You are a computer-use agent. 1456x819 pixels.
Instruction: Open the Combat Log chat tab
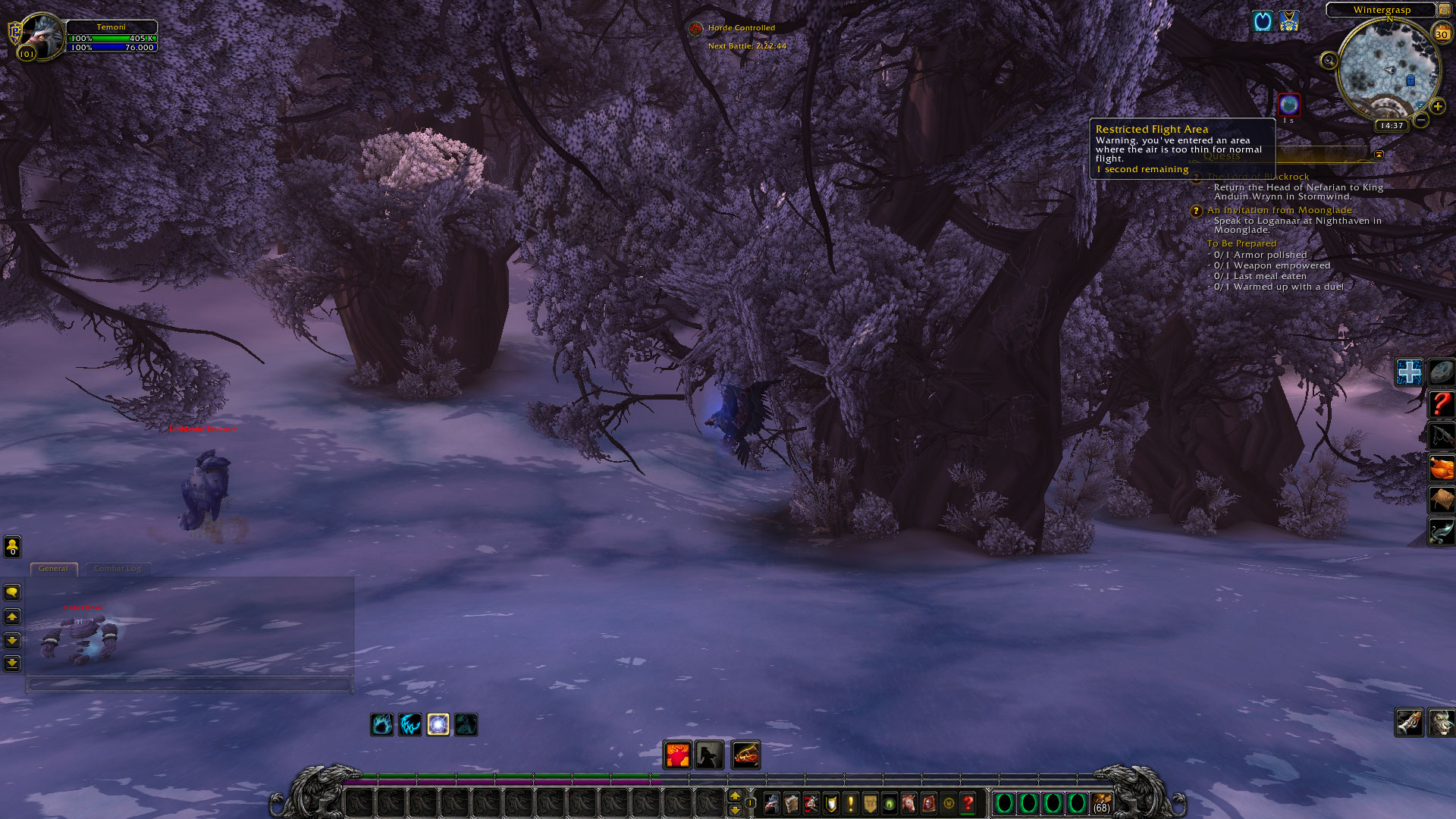118,569
